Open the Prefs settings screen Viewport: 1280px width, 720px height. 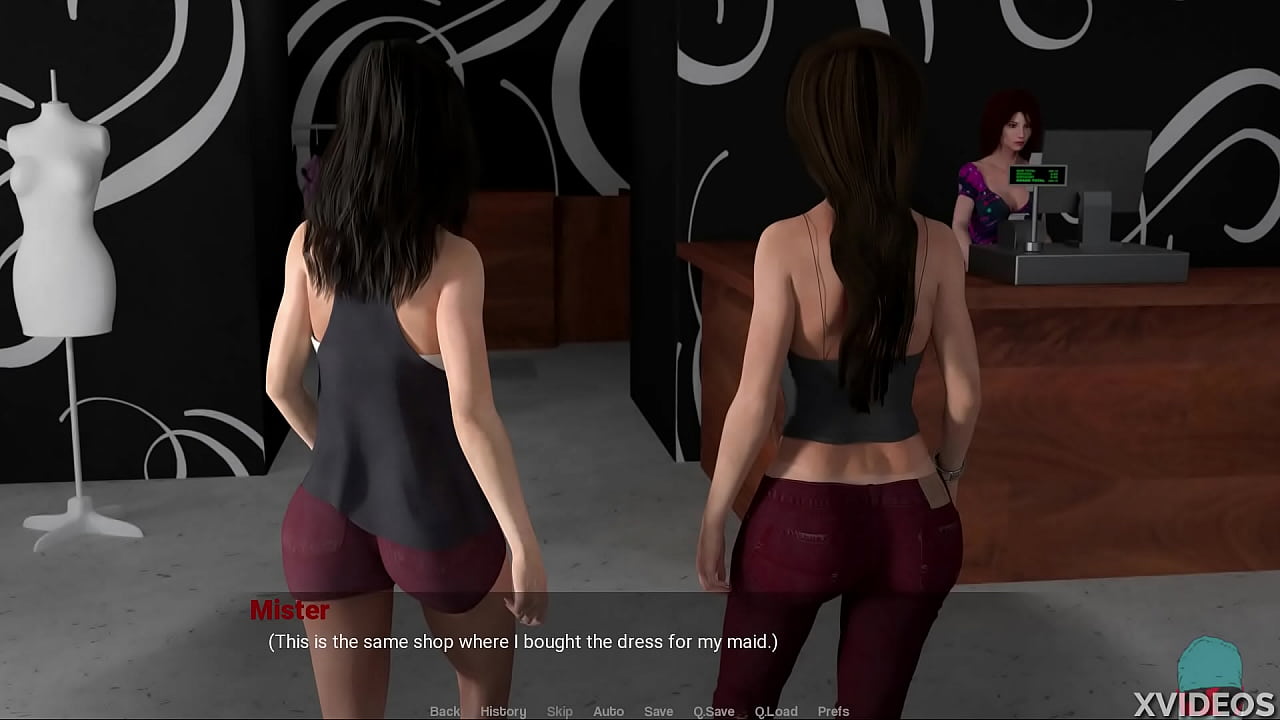click(x=834, y=711)
